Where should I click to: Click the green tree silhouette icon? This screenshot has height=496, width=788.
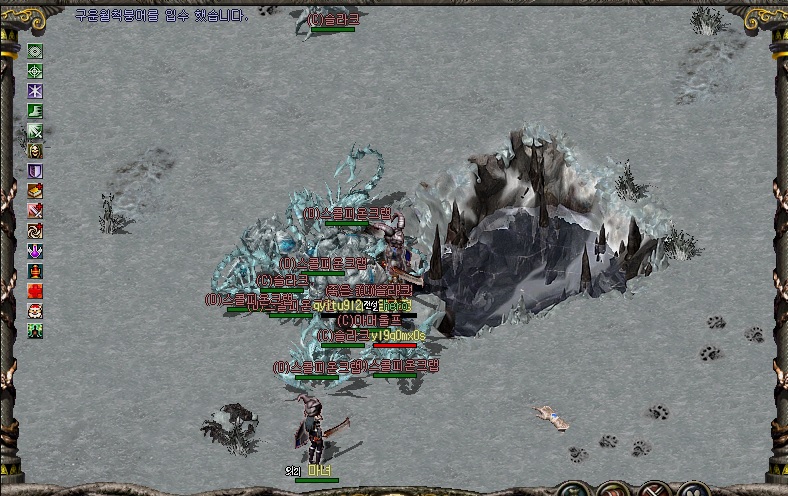tap(35, 331)
